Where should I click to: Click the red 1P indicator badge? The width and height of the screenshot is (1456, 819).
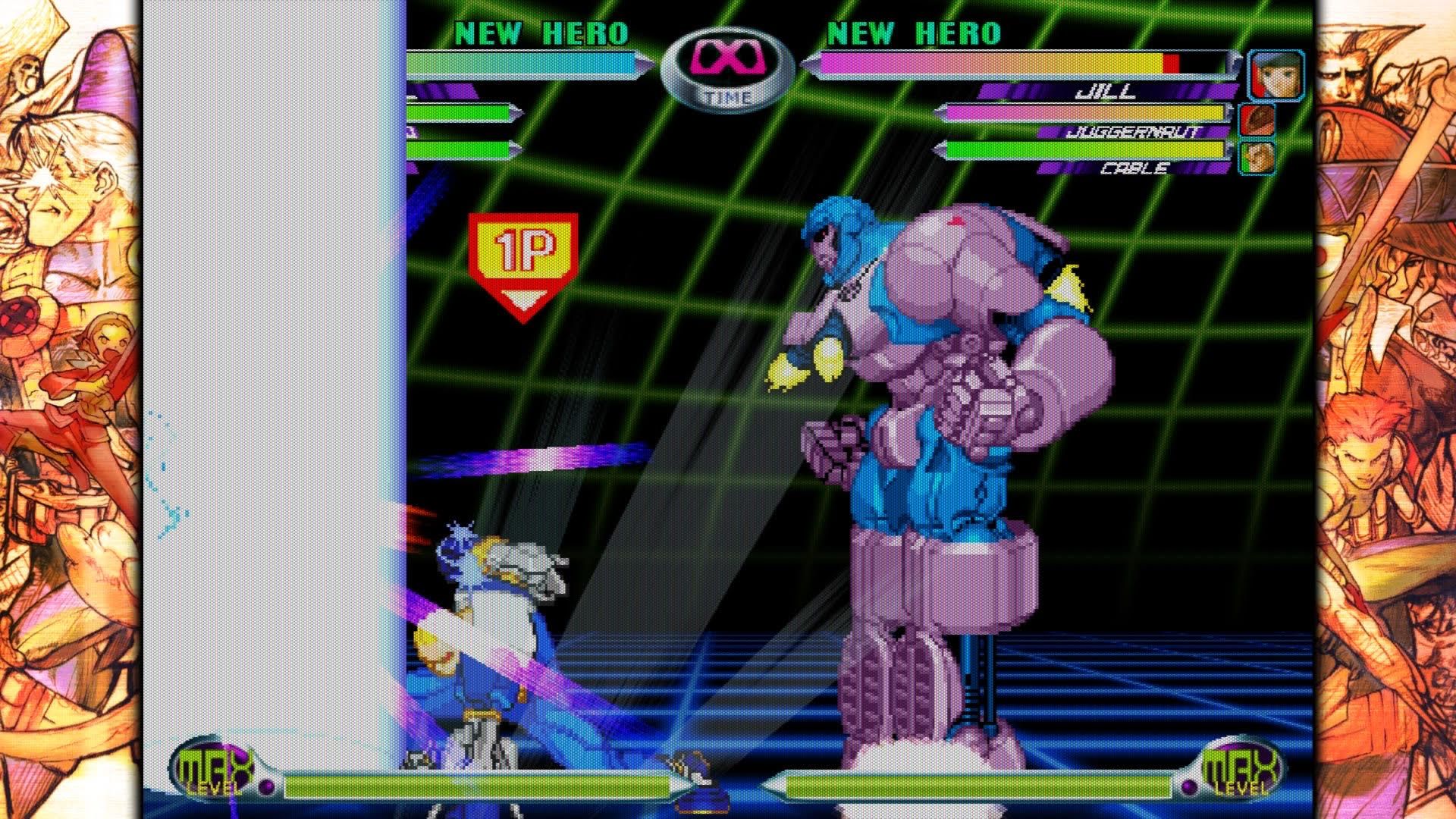pyautogui.click(x=523, y=246)
